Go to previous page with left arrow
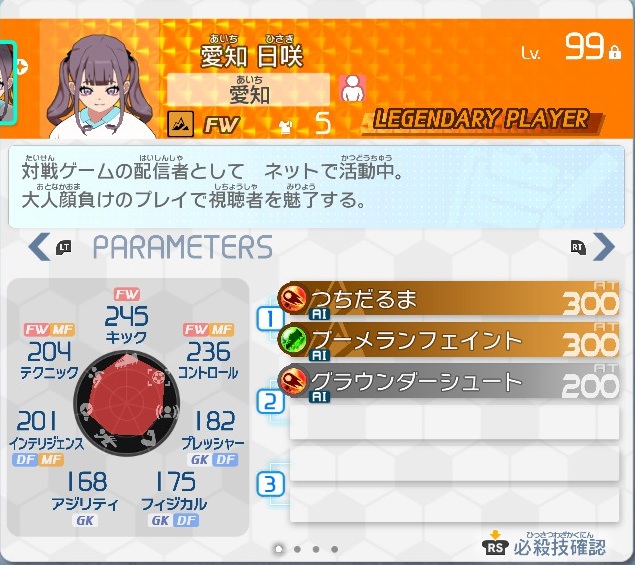 (x=40, y=246)
